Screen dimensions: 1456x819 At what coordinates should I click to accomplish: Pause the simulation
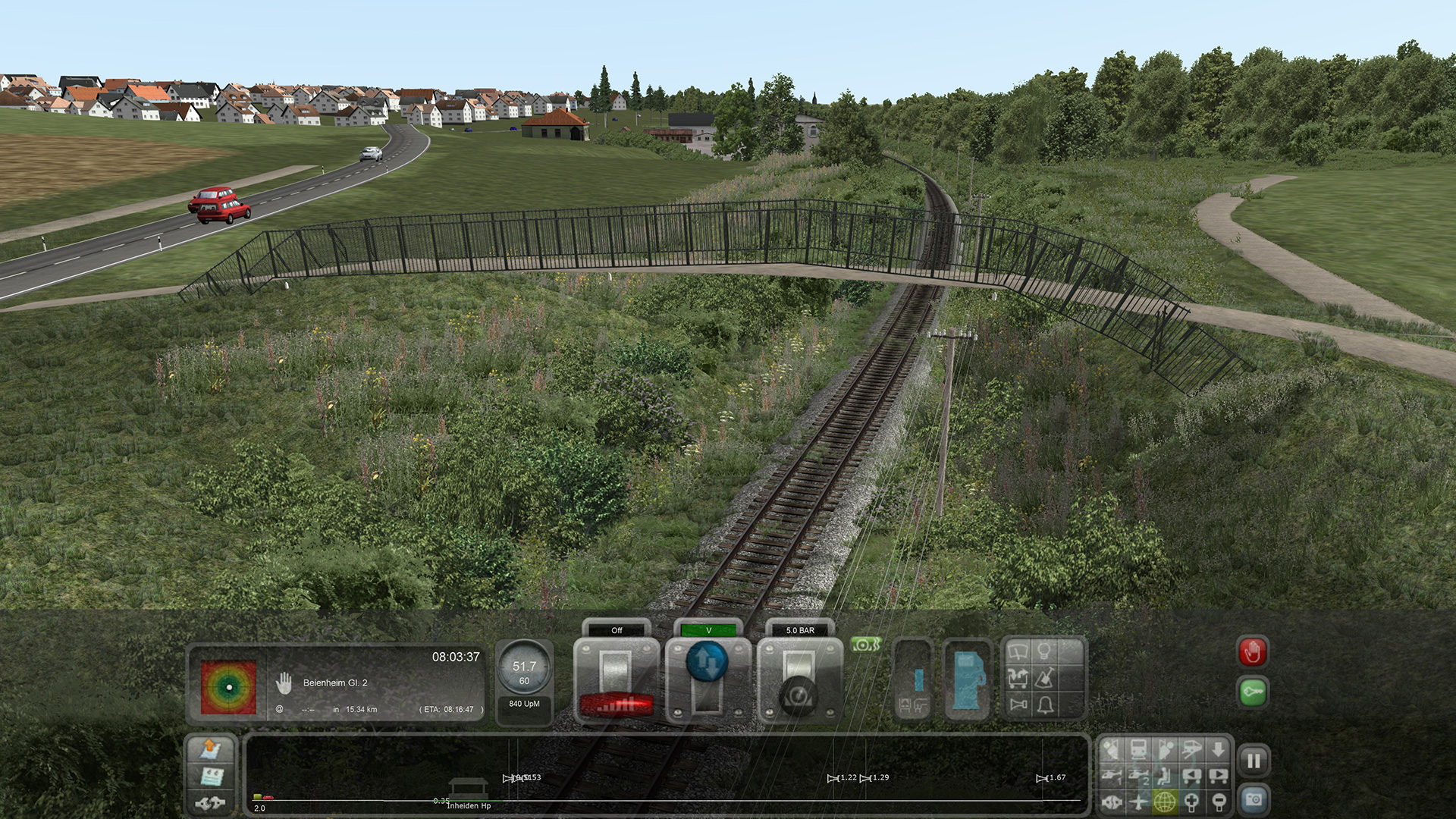(x=1254, y=761)
